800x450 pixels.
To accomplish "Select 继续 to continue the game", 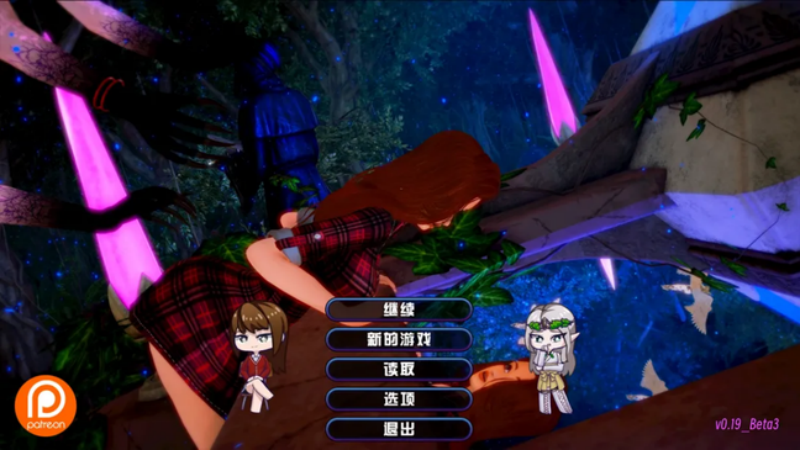I will [x=399, y=309].
